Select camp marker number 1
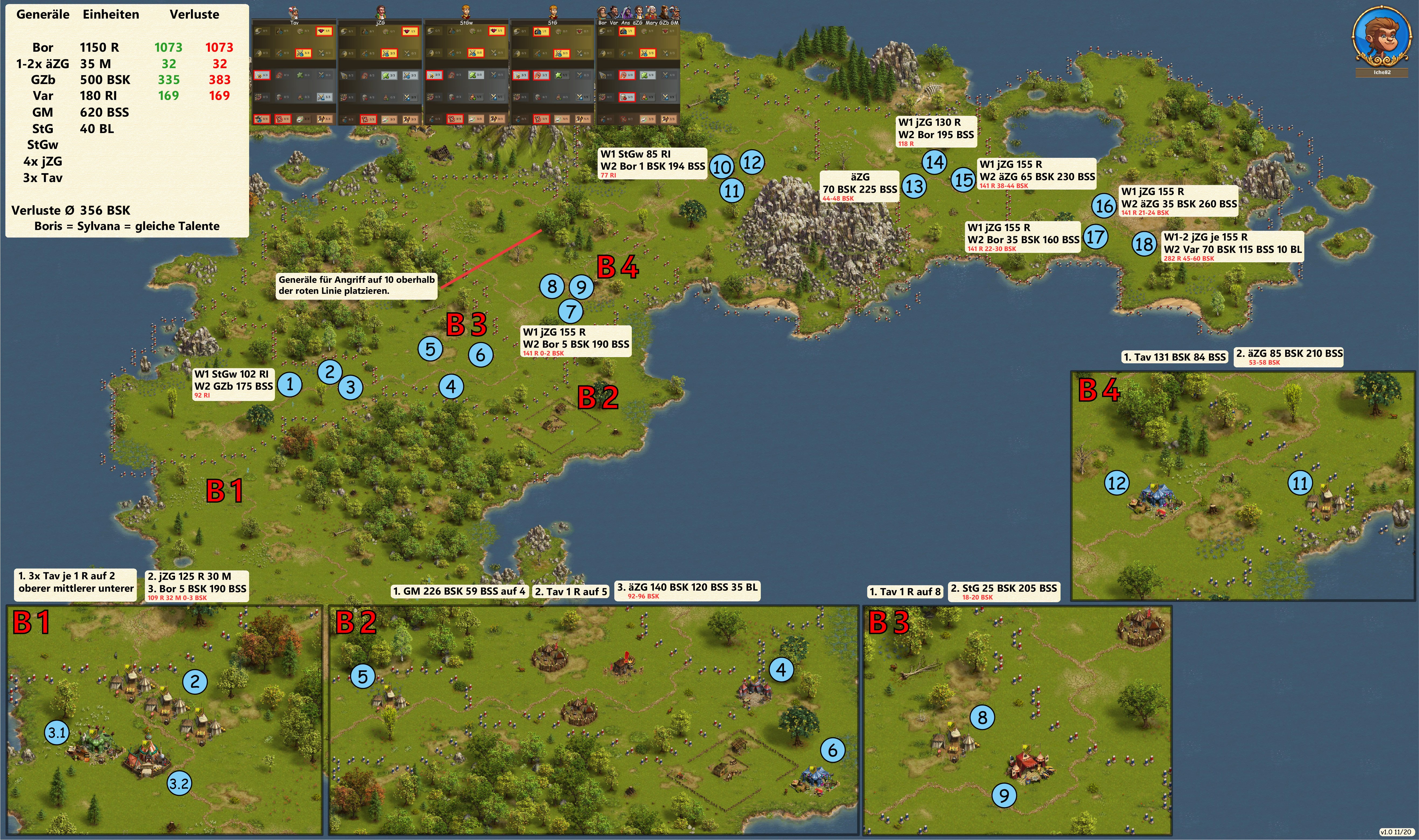This screenshot has height=840, width=1419. [x=290, y=385]
